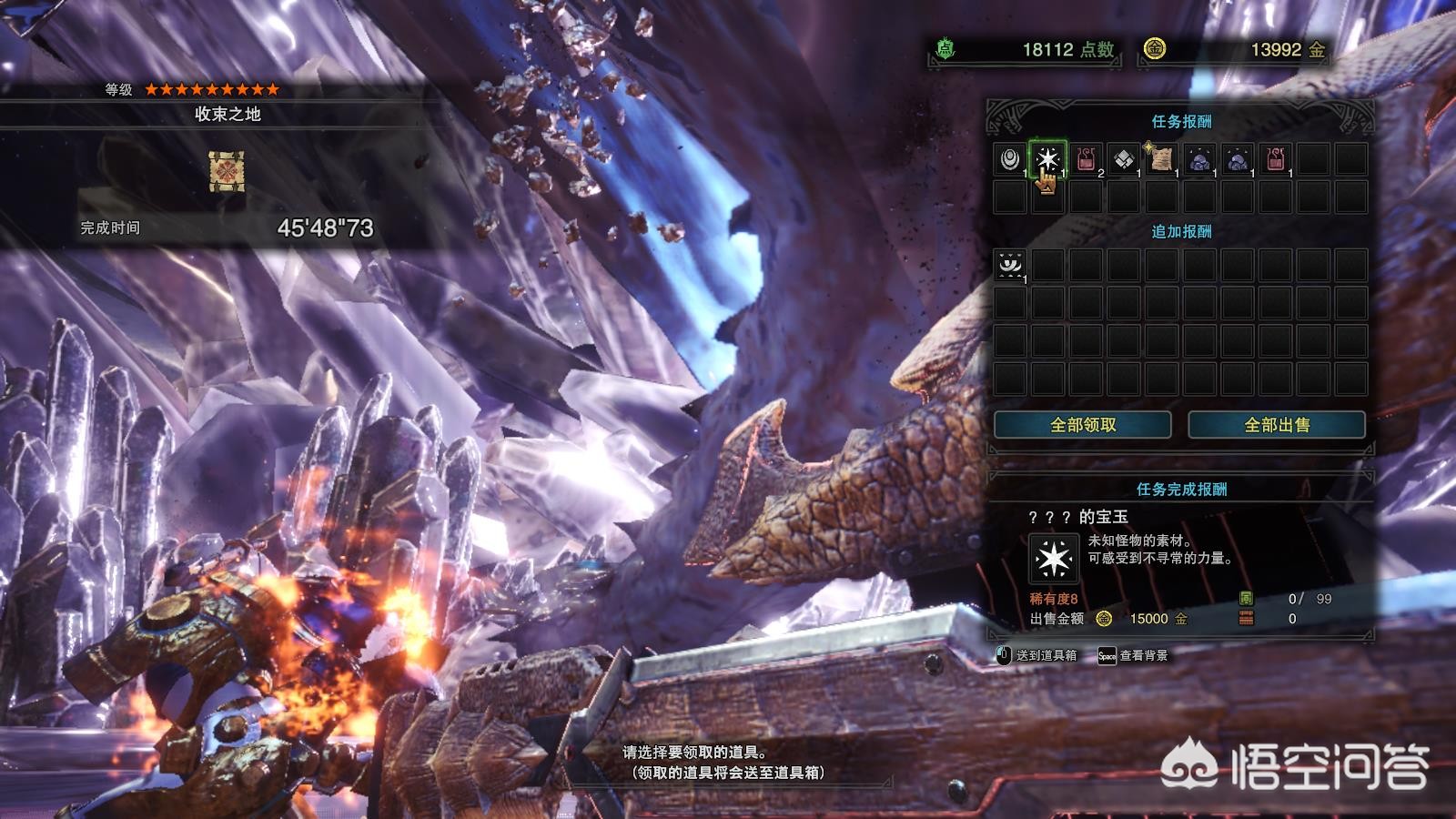The height and width of the screenshot is (819, 1456).
Task: Take the parchment ticket reward with gold sparkle
Action: (1161, 159)
